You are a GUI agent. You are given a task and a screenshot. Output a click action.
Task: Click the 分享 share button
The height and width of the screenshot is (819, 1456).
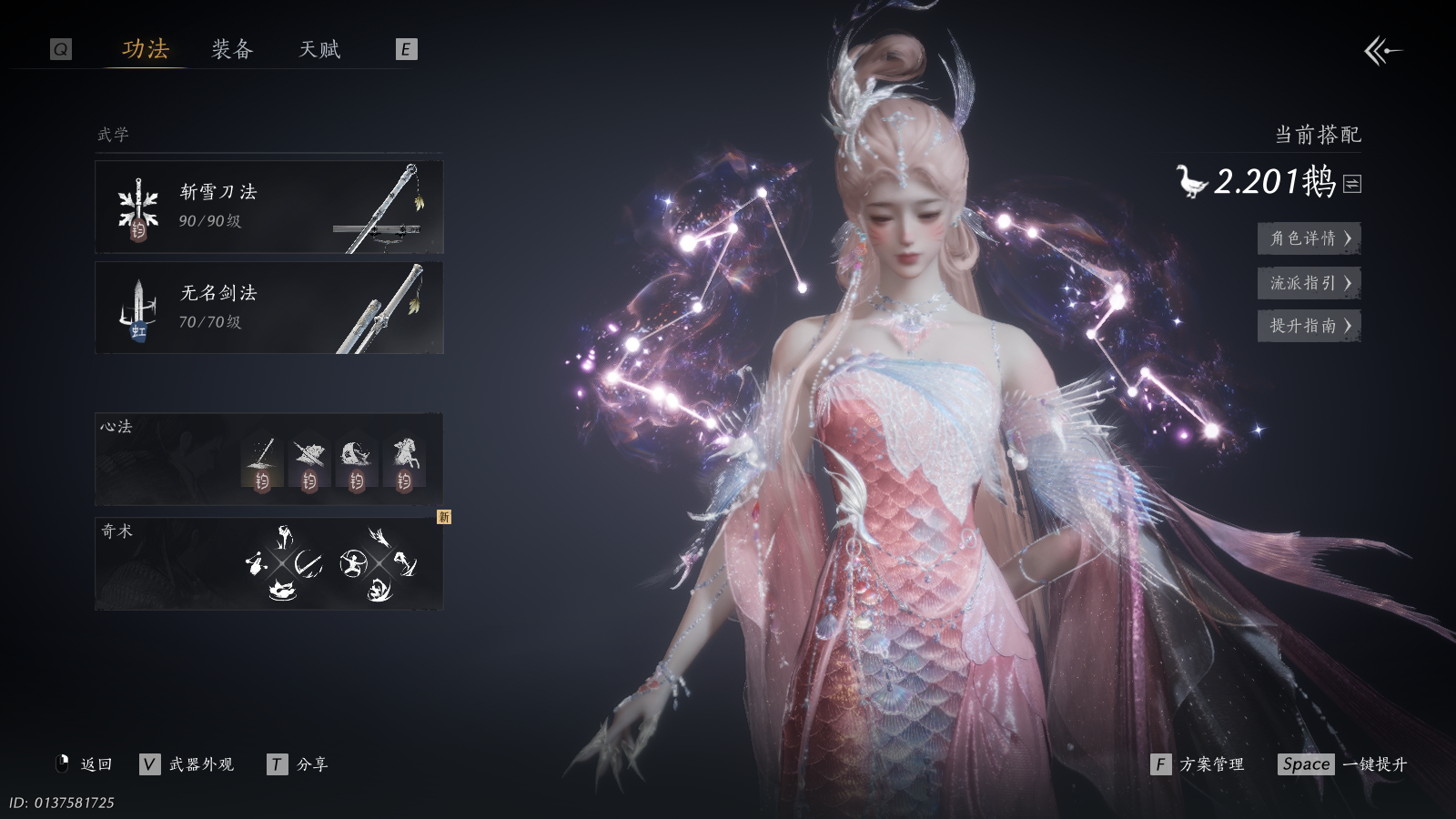[x=298, y=764]
